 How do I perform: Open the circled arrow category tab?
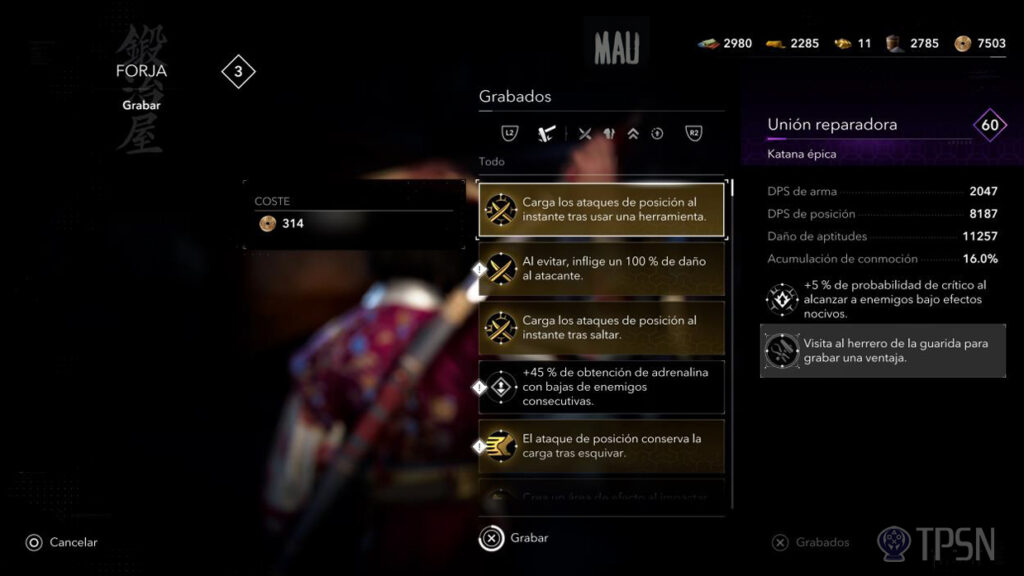pos(657,133)
